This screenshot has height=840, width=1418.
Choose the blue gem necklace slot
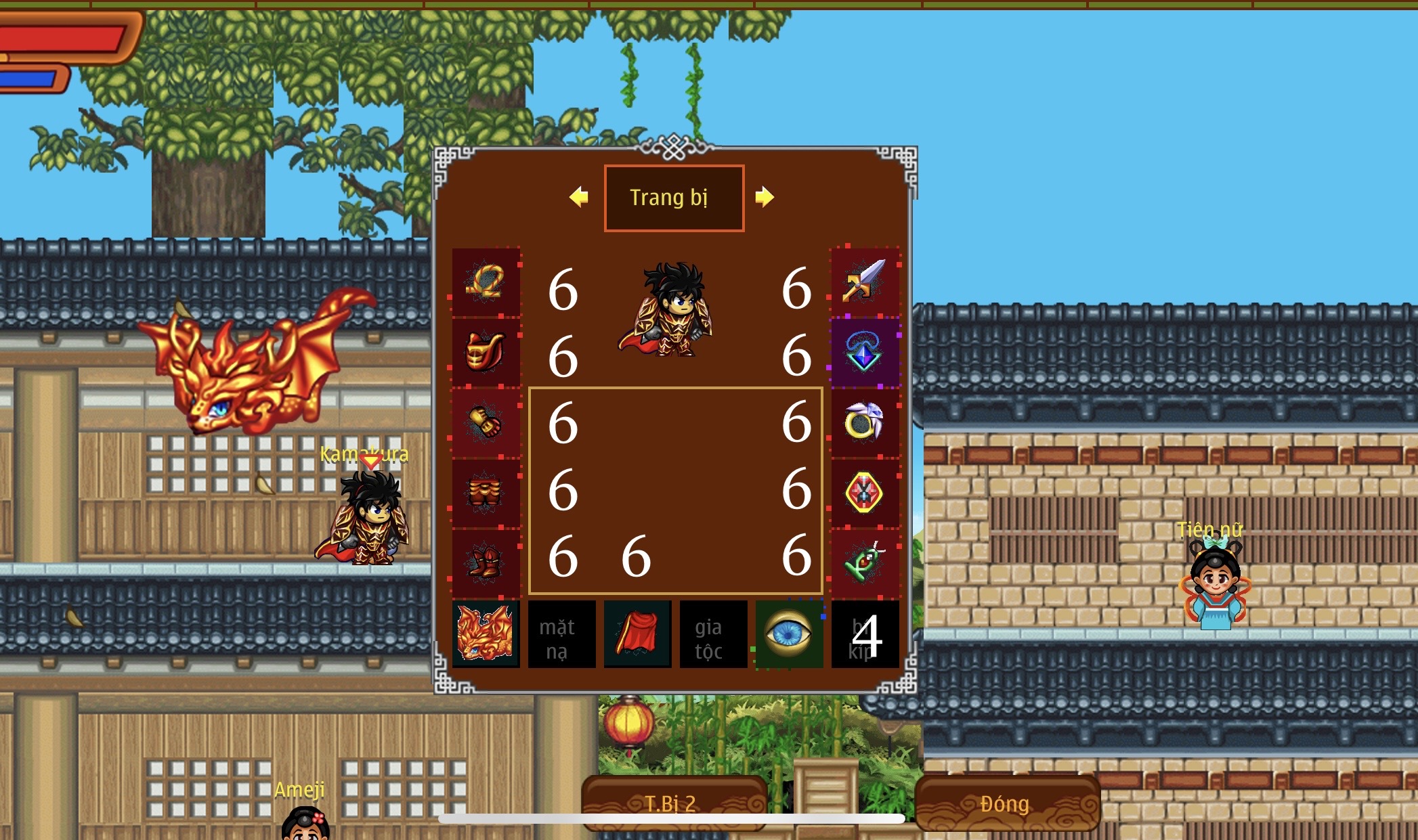(864, 352)
